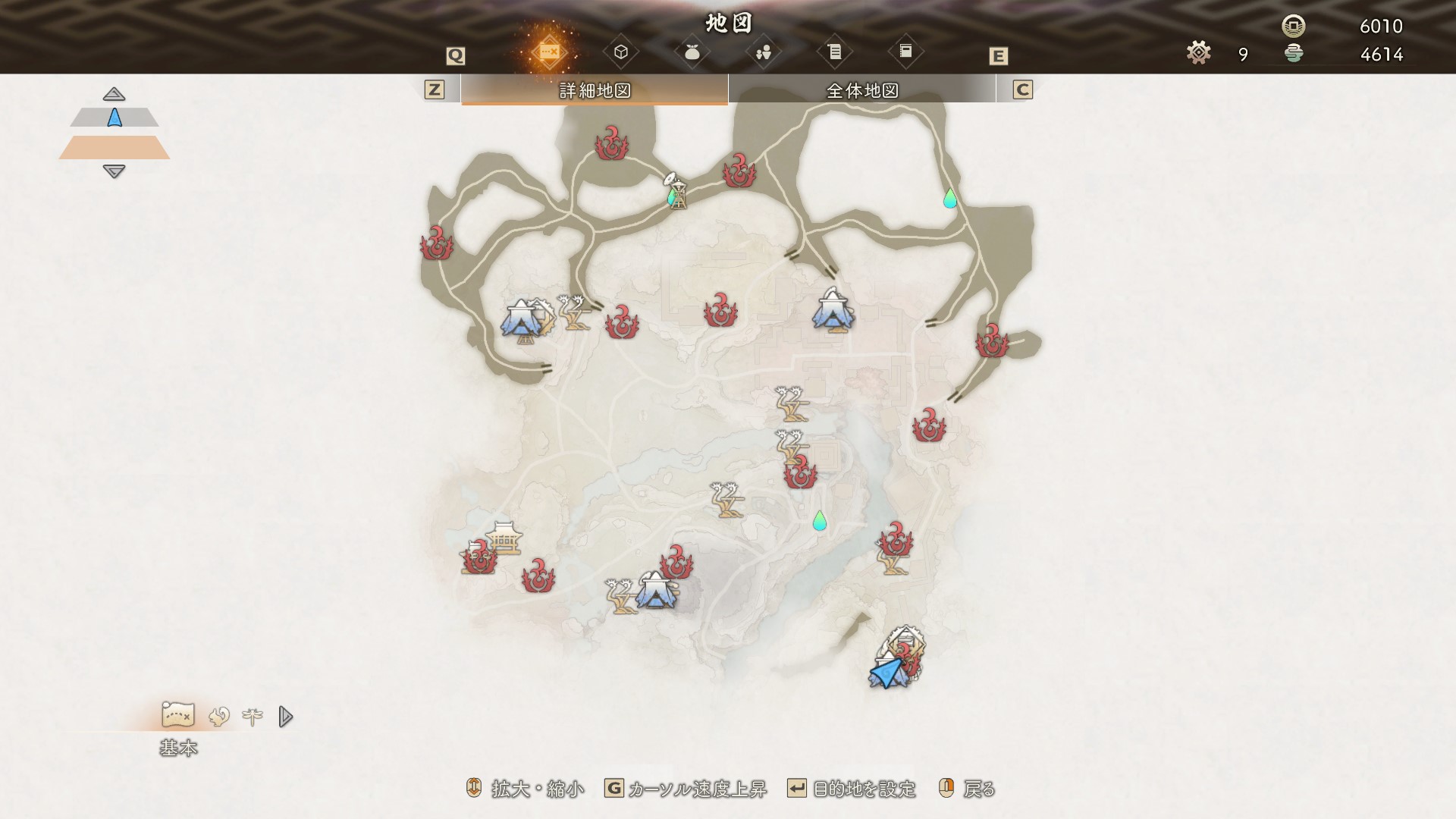Open the notebook menu category
The image size is (1456, 819).
(905, 52)
